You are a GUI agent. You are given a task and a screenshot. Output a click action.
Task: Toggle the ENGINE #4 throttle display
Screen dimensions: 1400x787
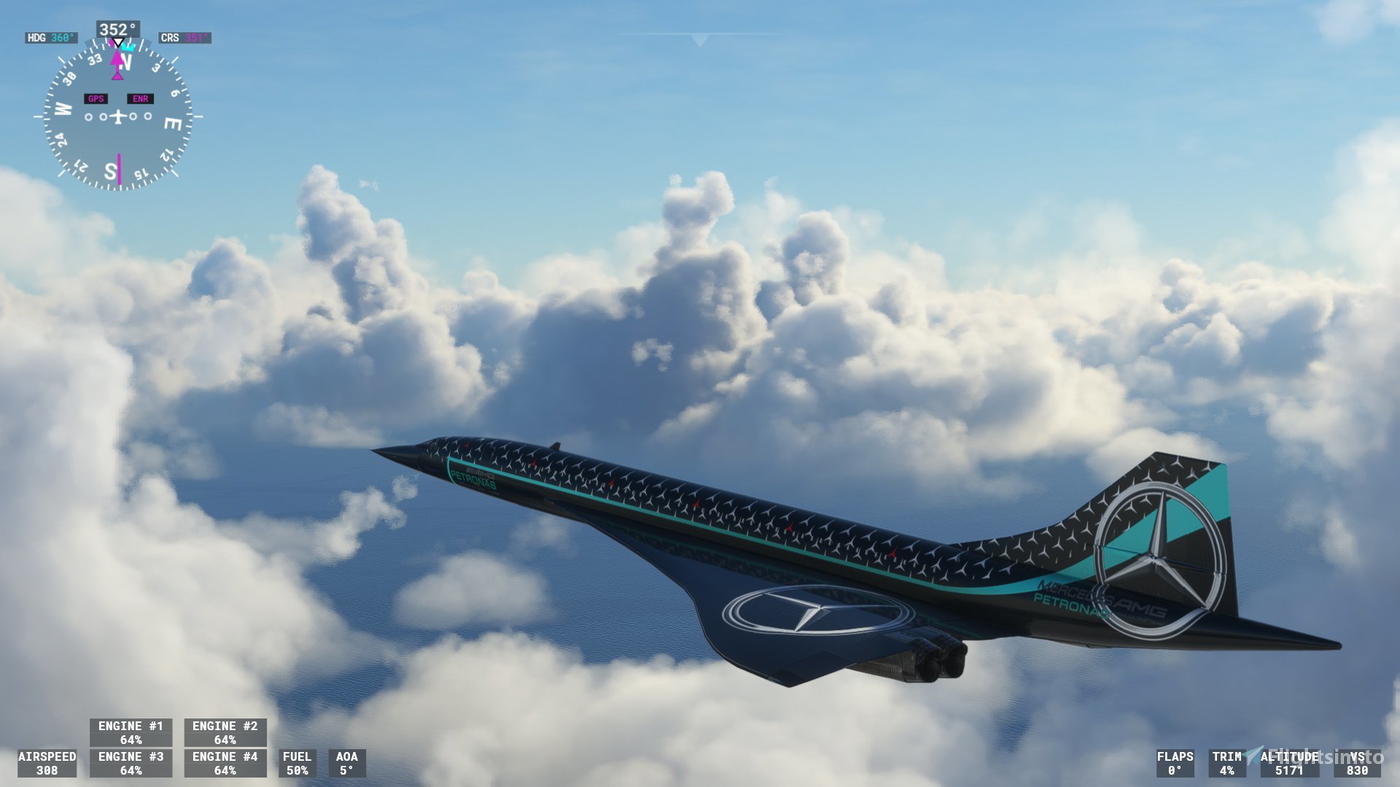[x=224, y=763]
